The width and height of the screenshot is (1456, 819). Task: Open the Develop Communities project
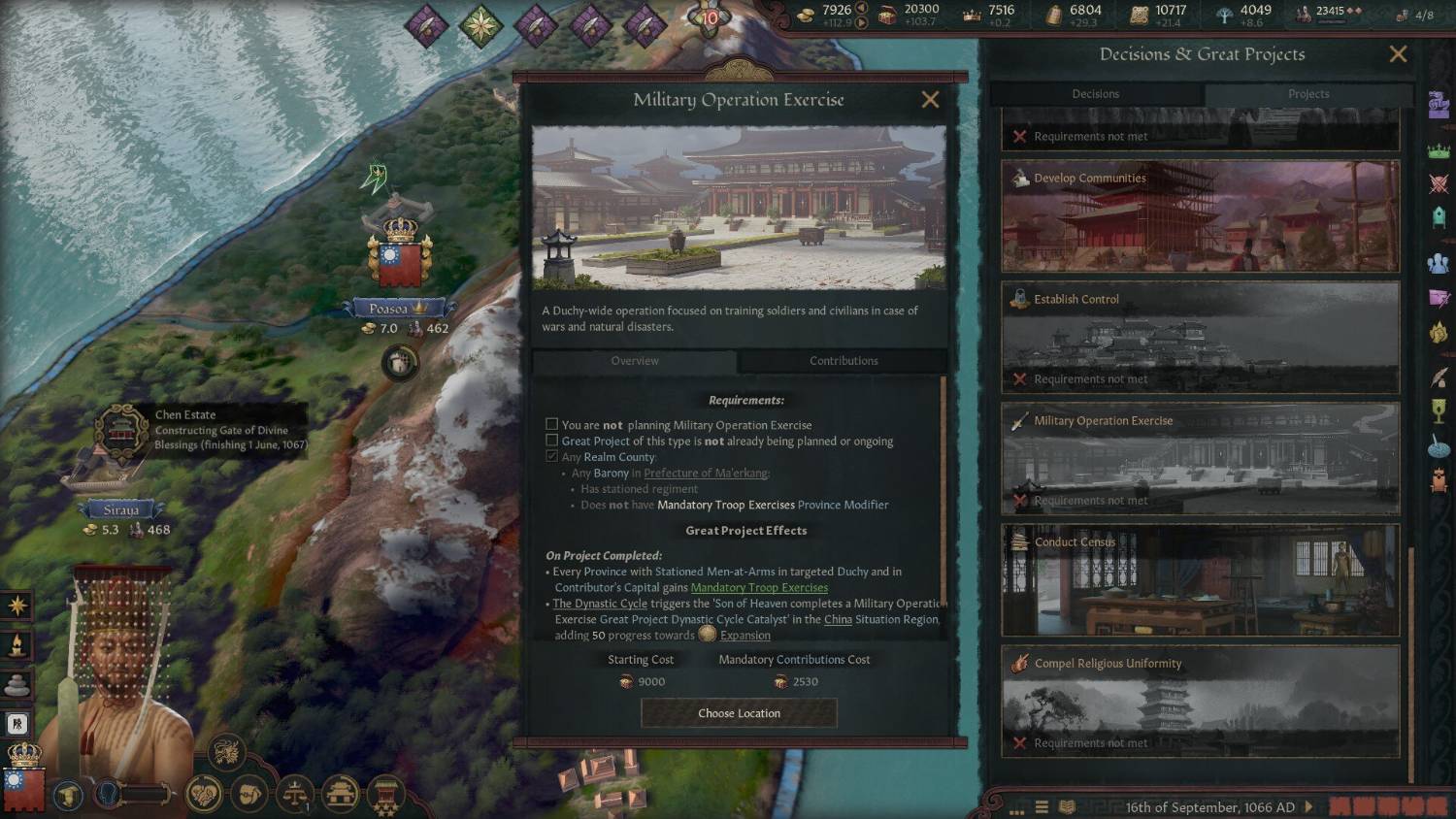pyautogui.click(x=1200, y=216)
